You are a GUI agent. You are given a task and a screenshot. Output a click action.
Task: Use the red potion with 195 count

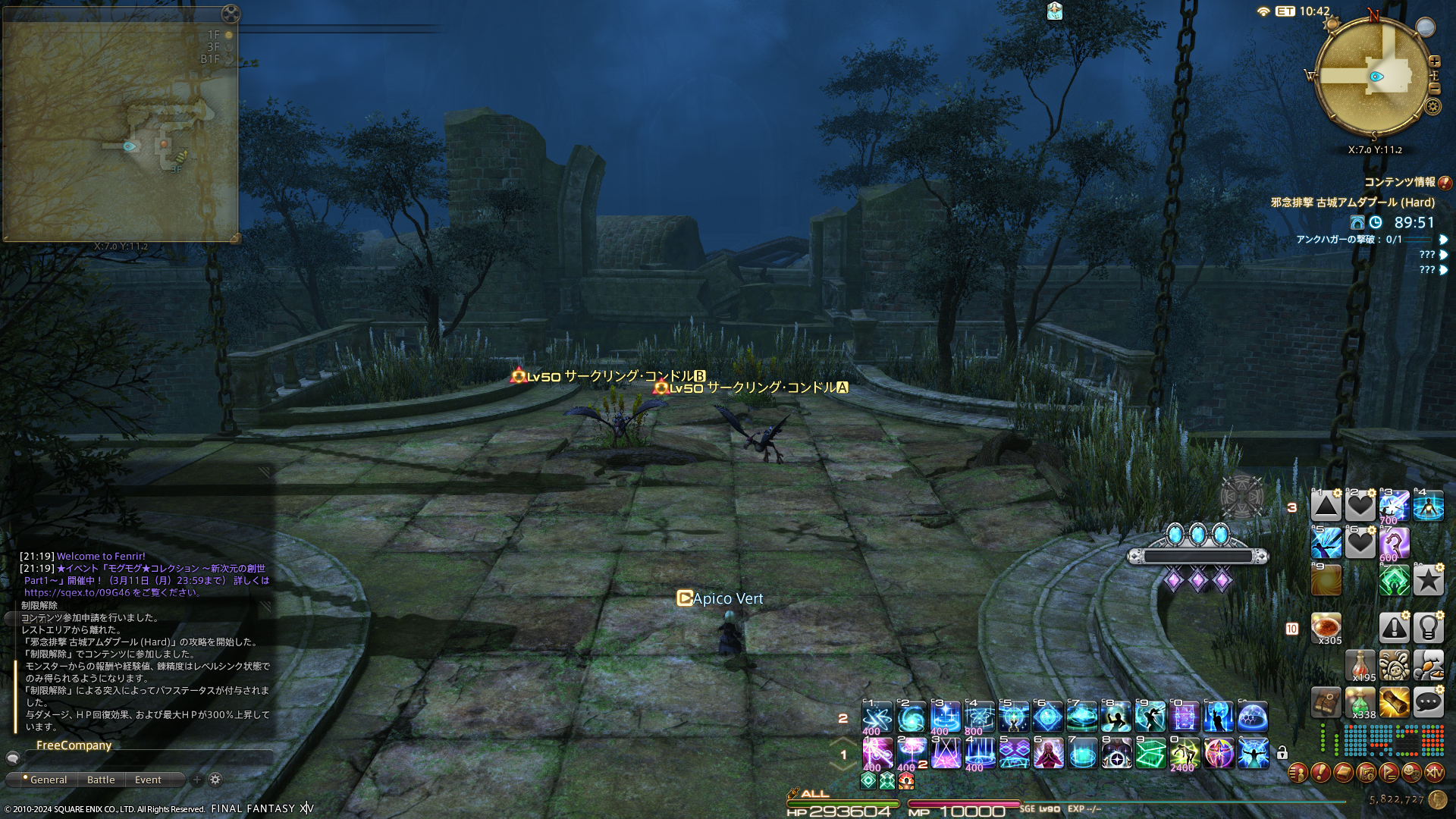pyautogui.click(x=1360, y=665)
